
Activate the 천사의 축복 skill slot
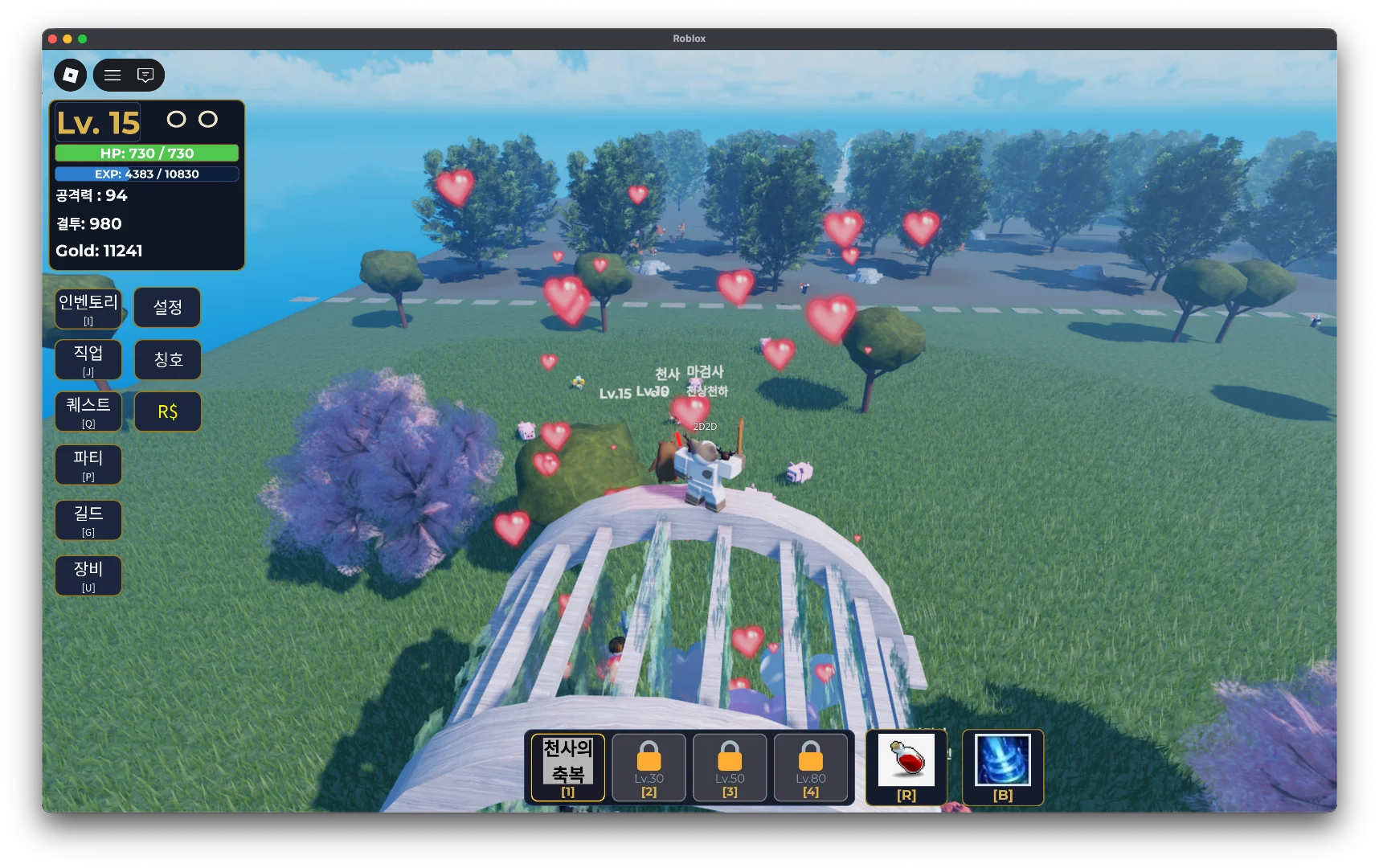coord(568,768)
